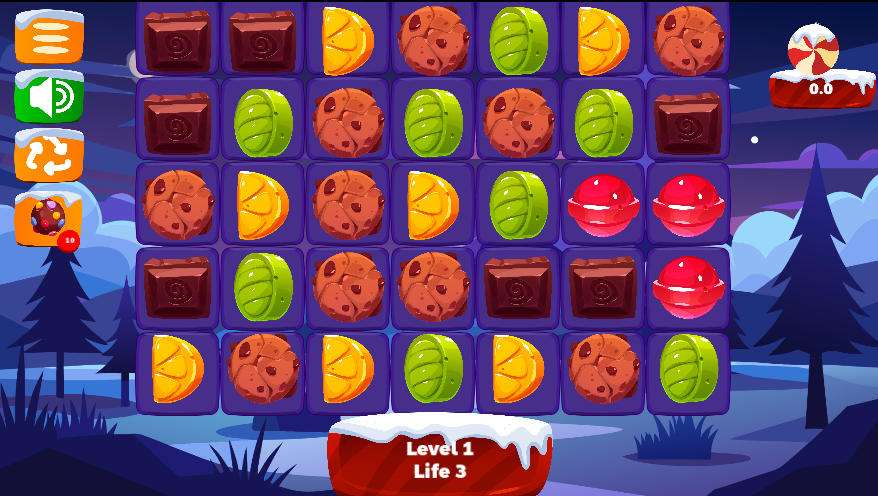The width and height of the screenshot is (878, 496).
Task: Click the orange shuffle arrows button
Action: (49, 157)
